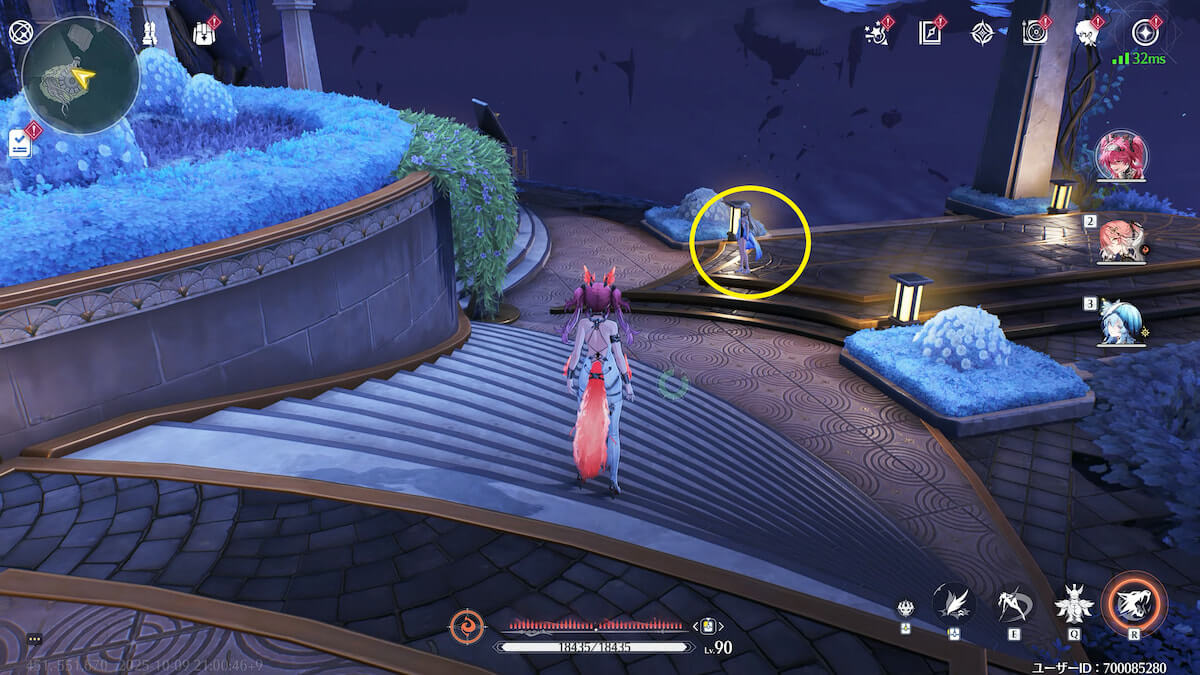Viewport: 1200px width, 675px height.
Task: Switch to the blue-haired party member 3
Action: coord(1120,322)
